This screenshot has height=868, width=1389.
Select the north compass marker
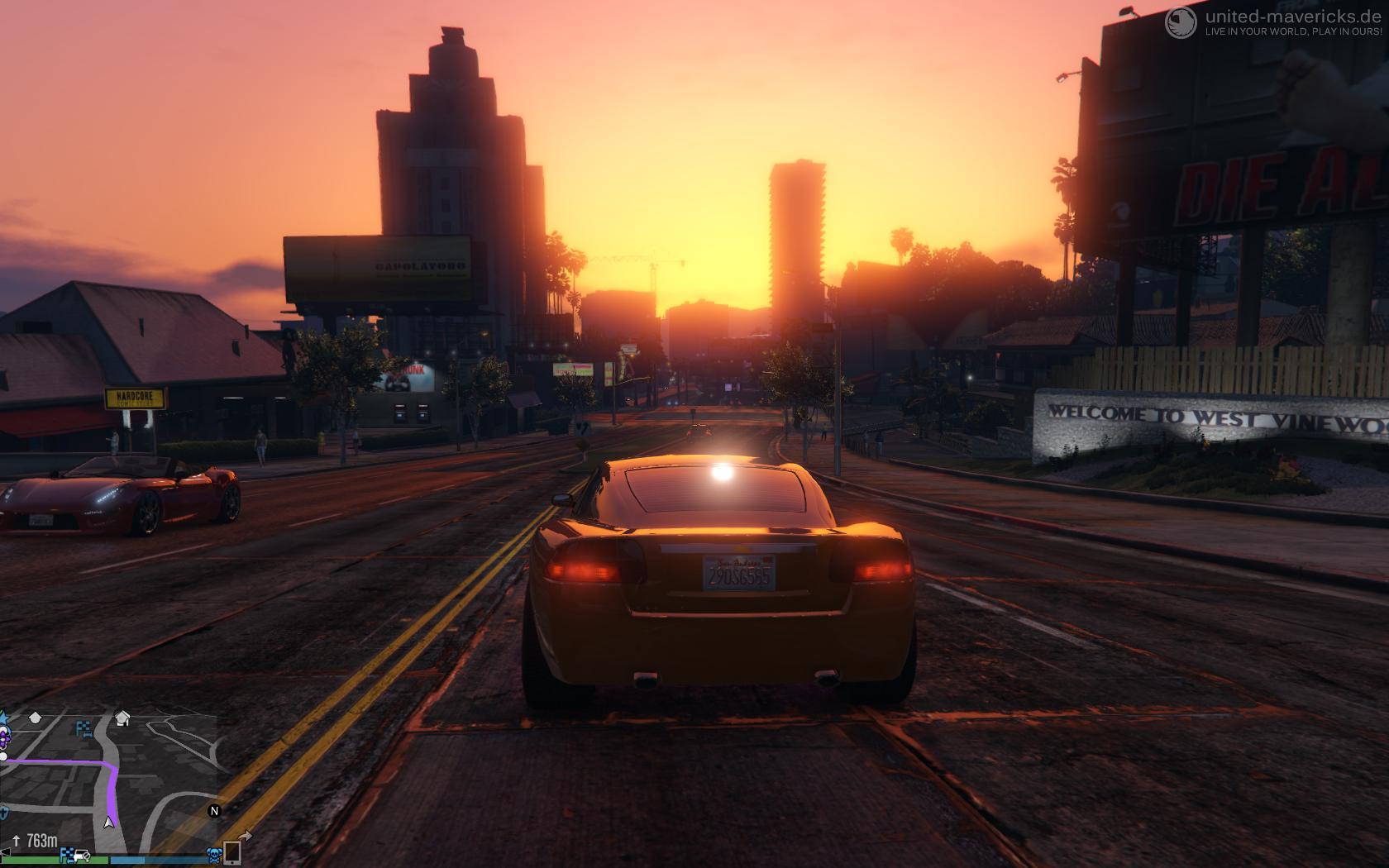coord(214,811)
